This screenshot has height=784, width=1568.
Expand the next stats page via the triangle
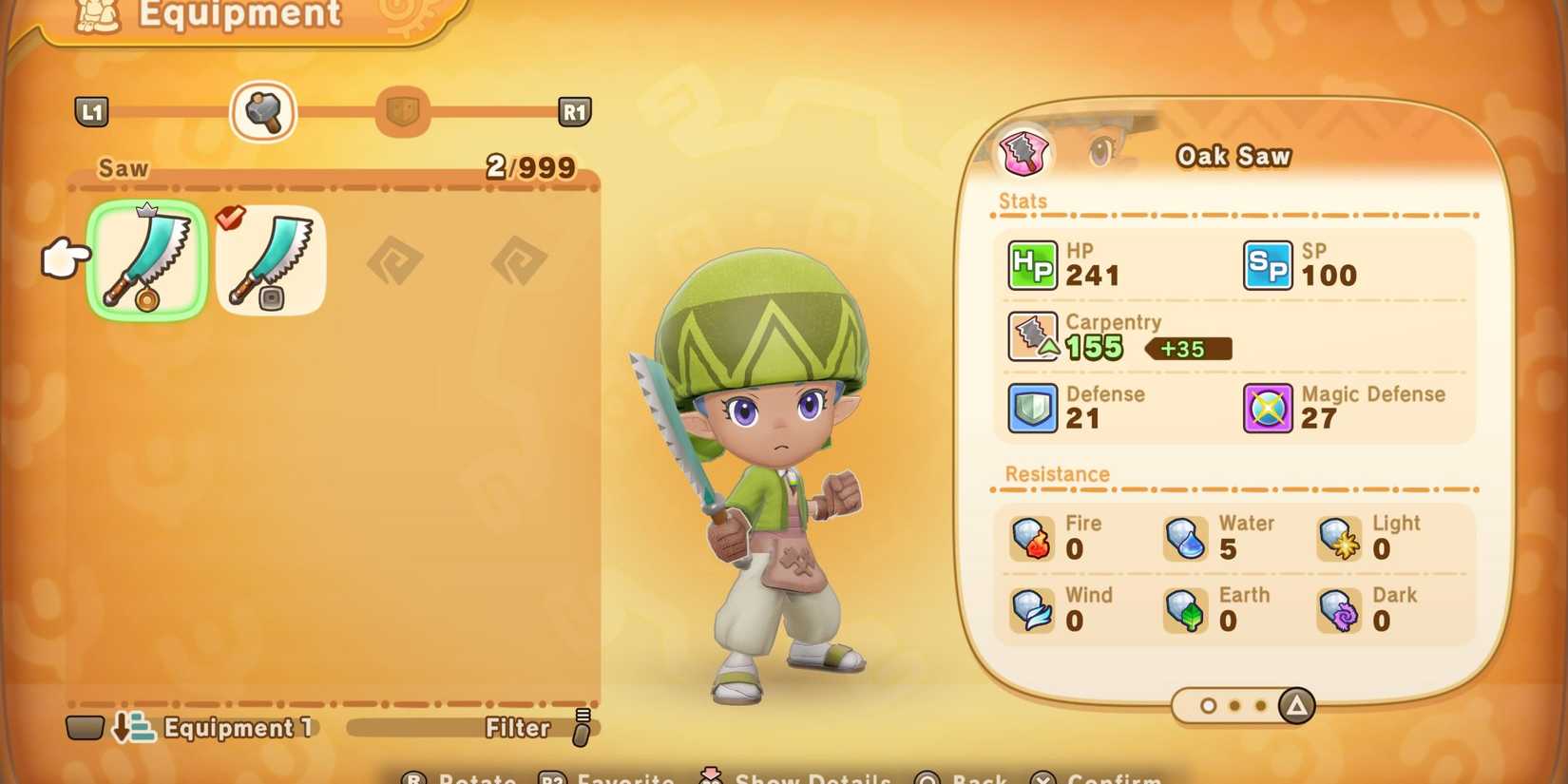coord(1296,705)
